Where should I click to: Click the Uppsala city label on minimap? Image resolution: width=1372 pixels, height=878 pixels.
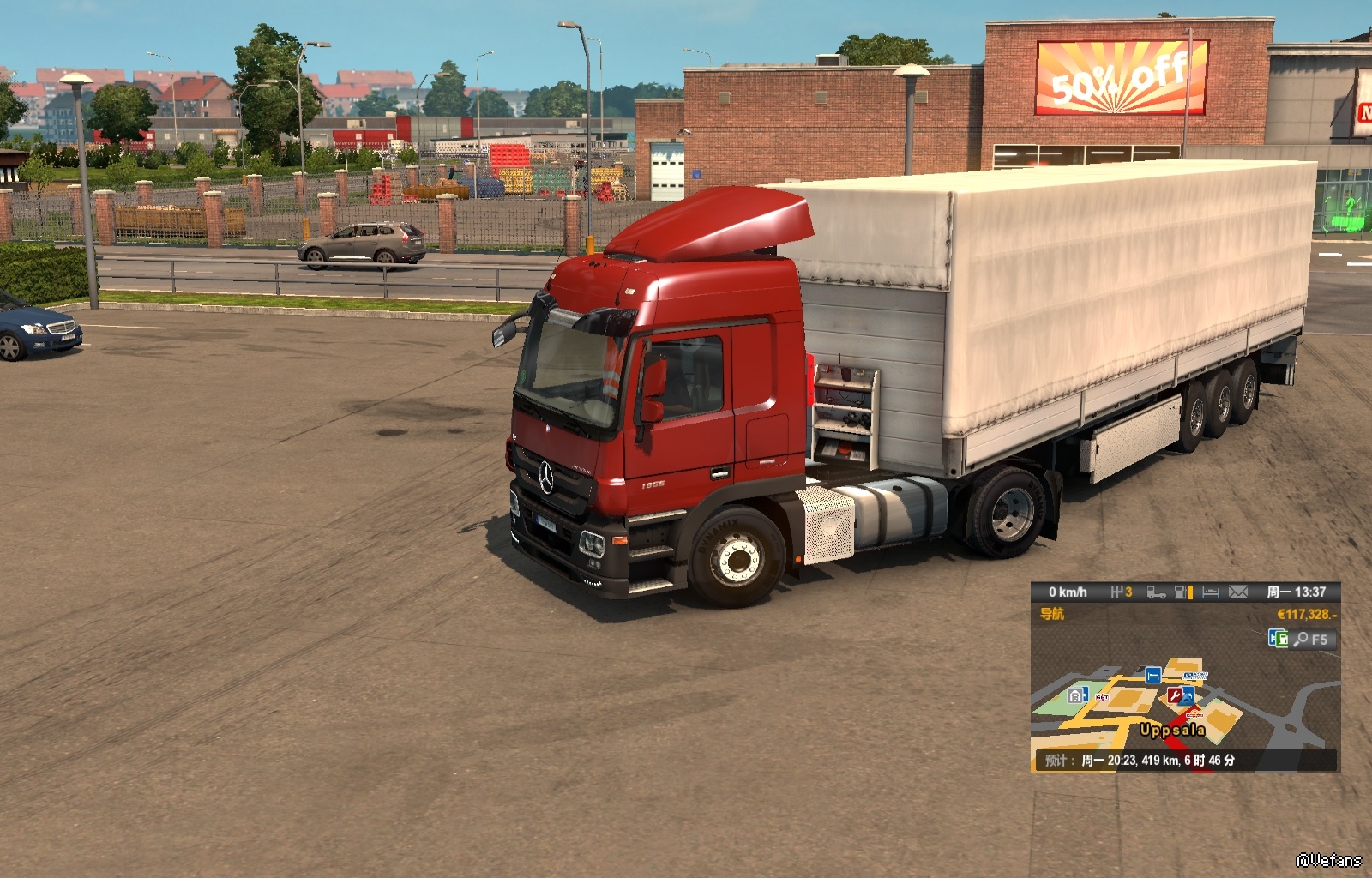click(x=1171, y=731)
